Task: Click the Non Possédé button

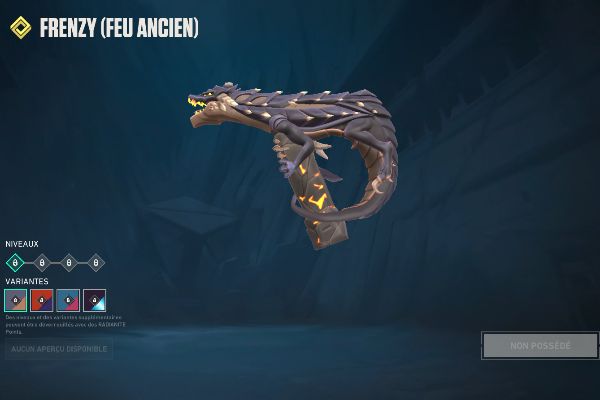Action: point(540,346)
